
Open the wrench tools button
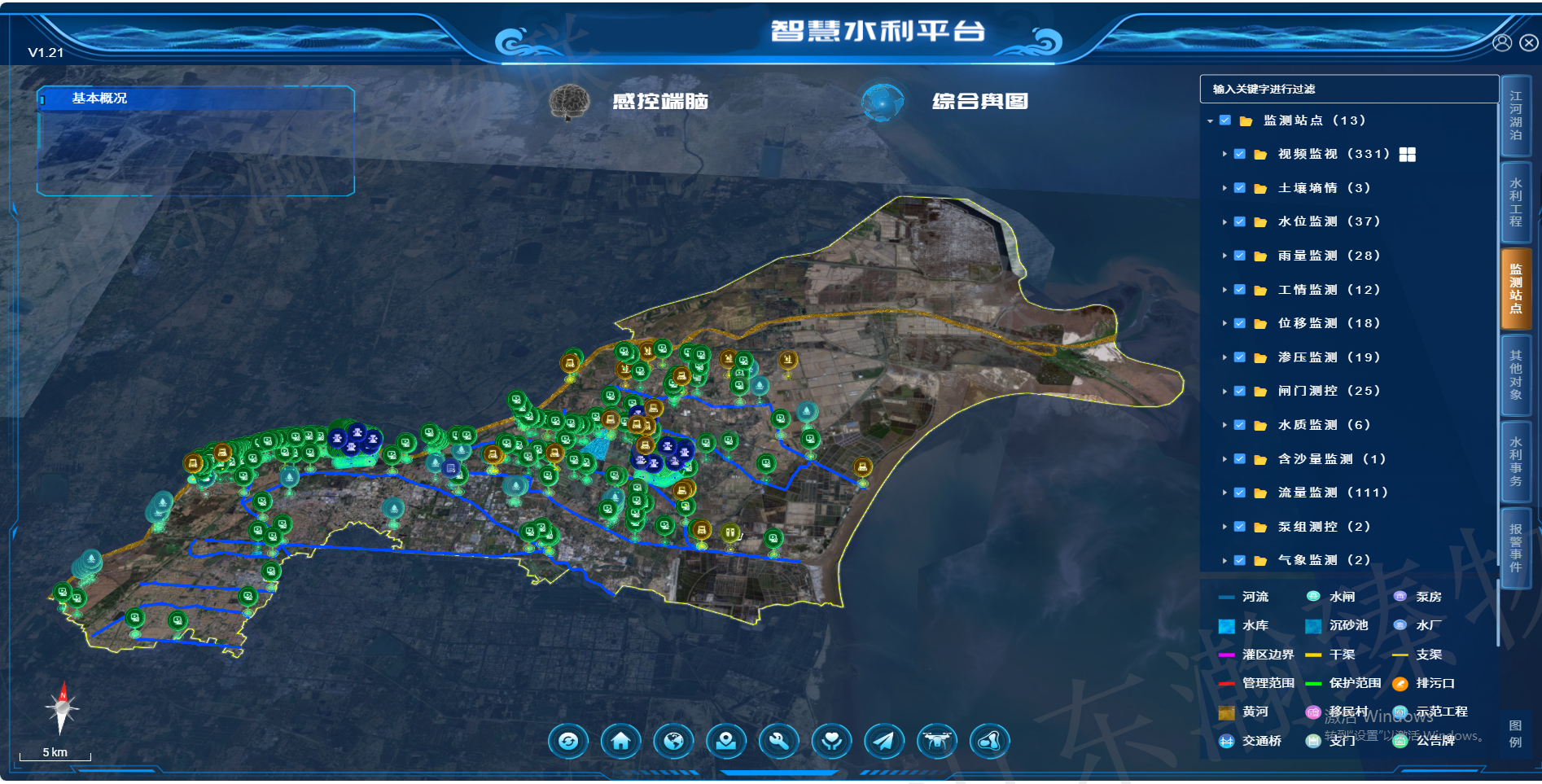coord(779,741)
